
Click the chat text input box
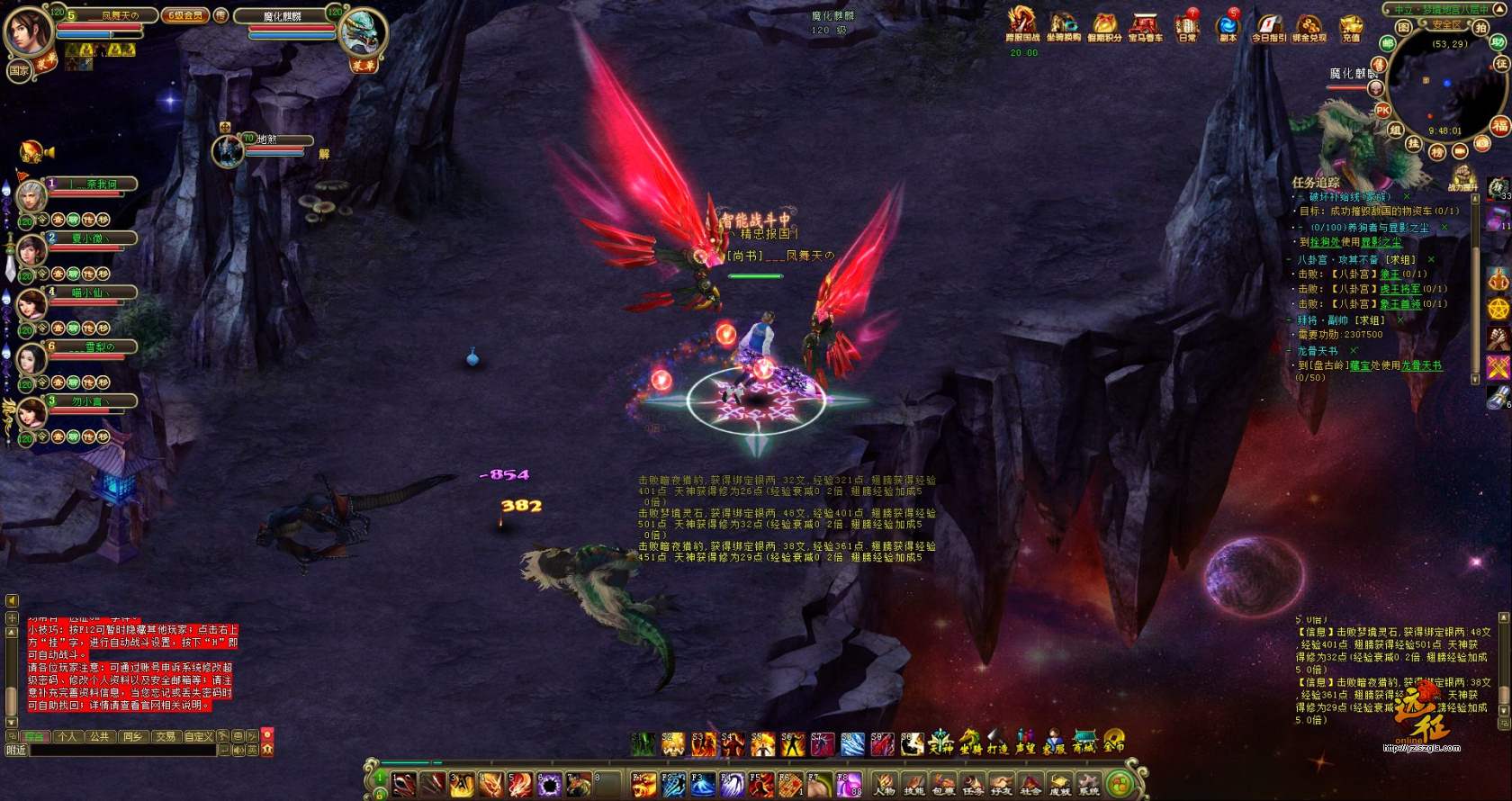pos(124,750)
